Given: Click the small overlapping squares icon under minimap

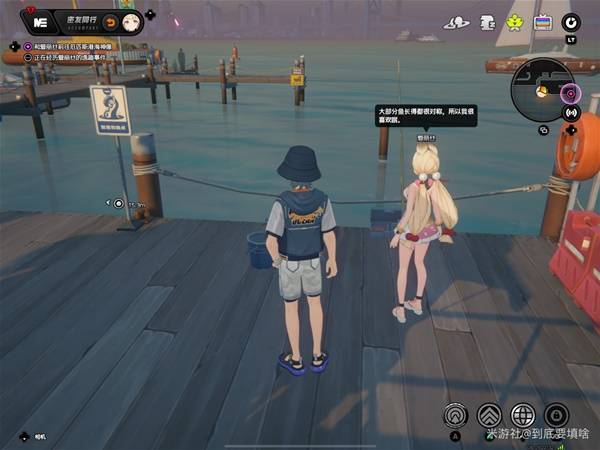Looking at the screenshot, I should pos(544,129).
